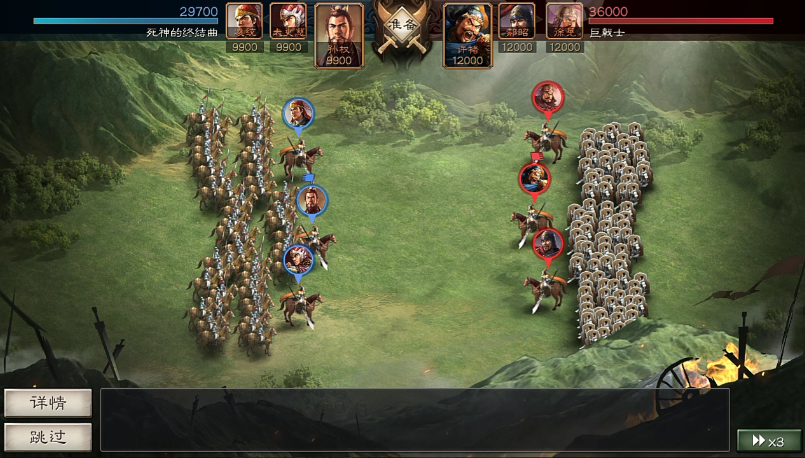This screenshot has height=458, width=805.
Task: Open the 详情 battle details
Action: (48, 403)
